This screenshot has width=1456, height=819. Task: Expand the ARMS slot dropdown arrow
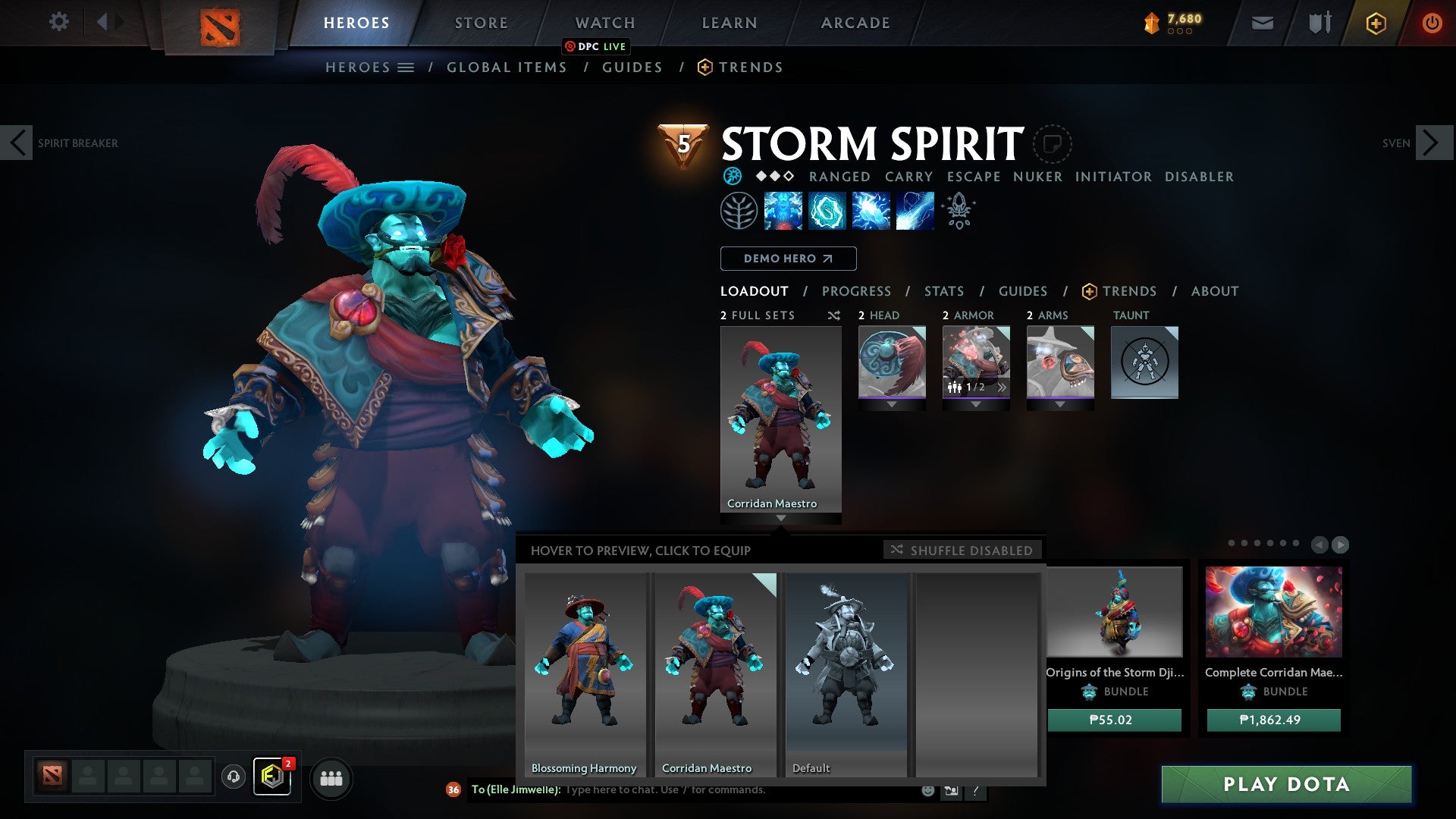click(1060, 403)
